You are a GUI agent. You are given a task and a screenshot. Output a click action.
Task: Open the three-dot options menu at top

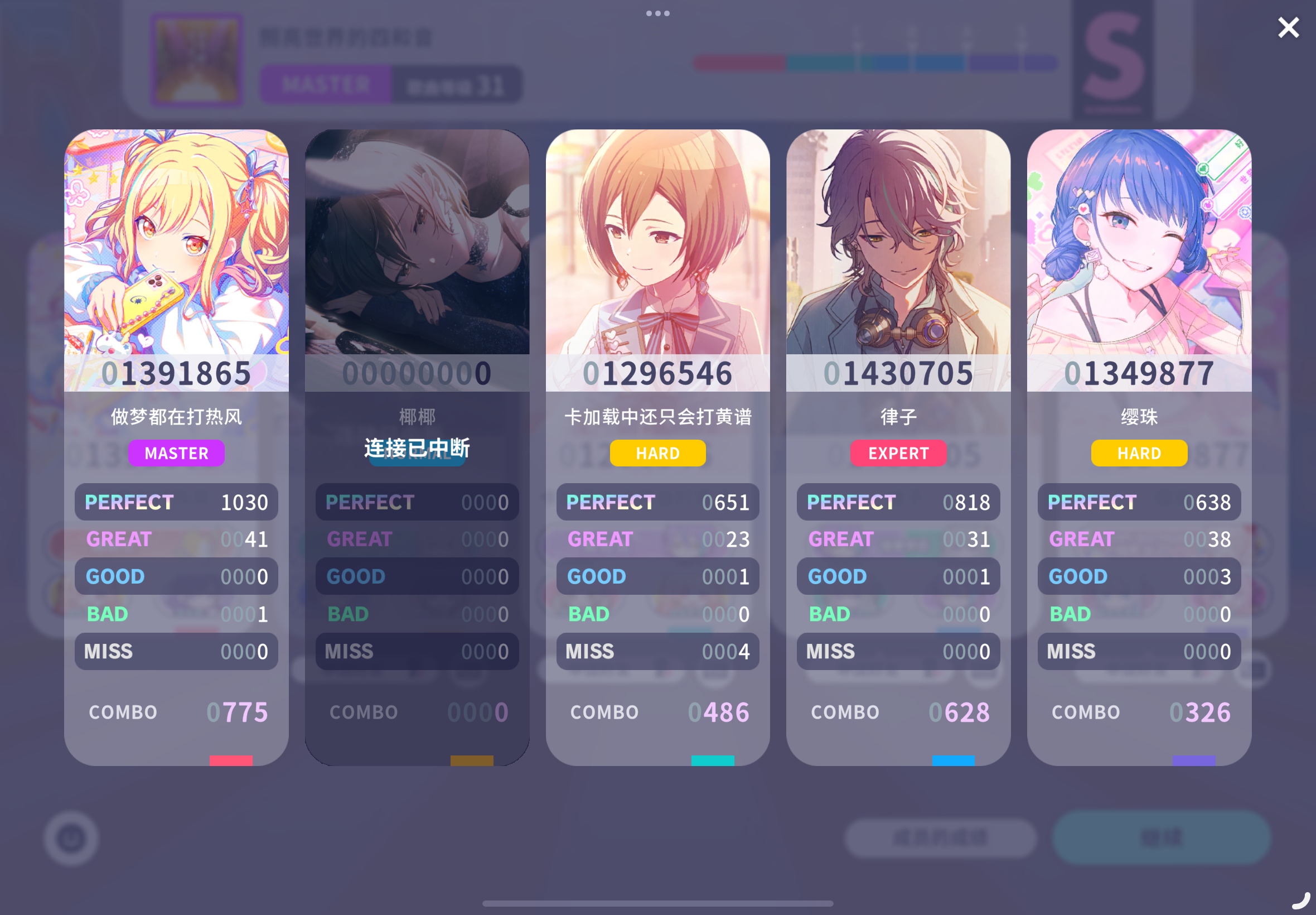[x=657, y=13]
